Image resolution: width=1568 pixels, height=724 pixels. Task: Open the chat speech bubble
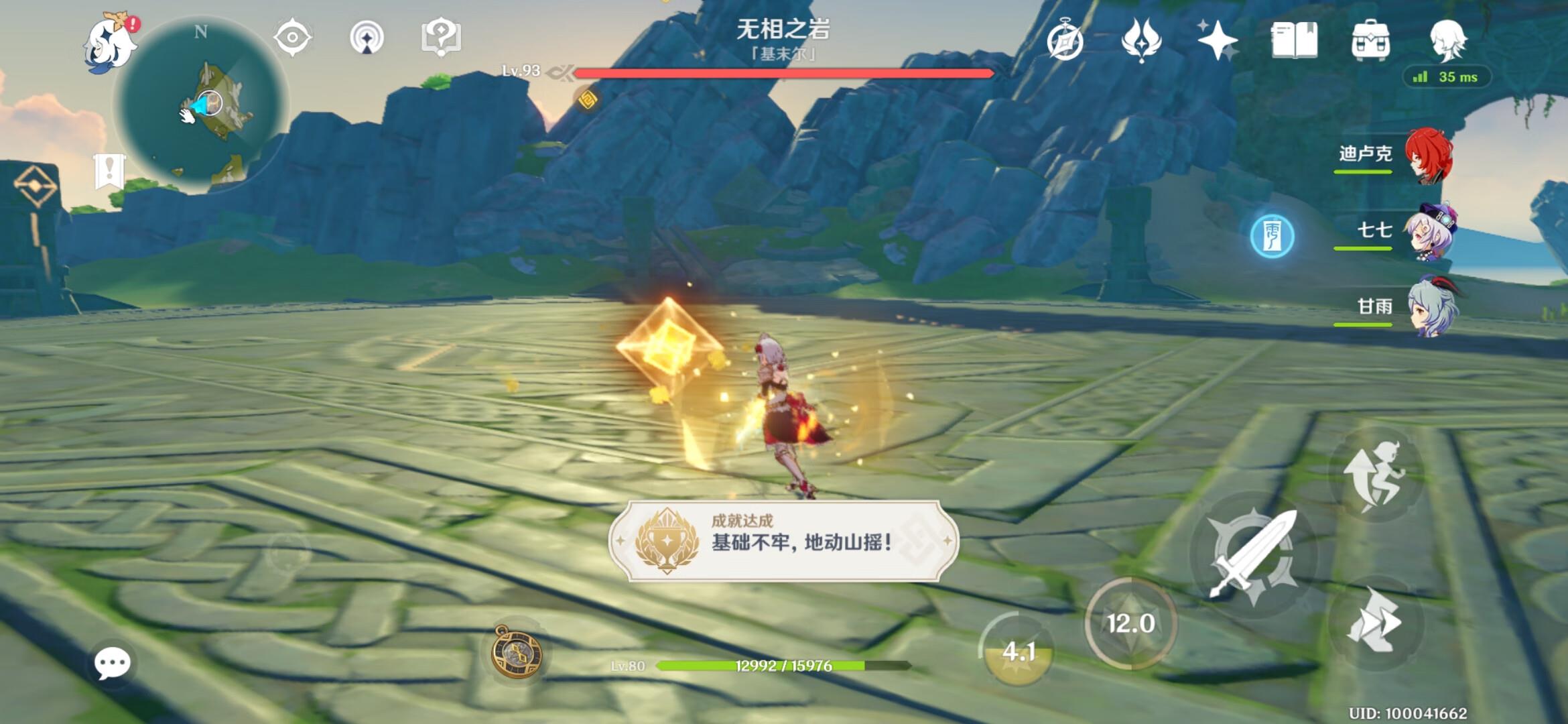click(112, 663)
